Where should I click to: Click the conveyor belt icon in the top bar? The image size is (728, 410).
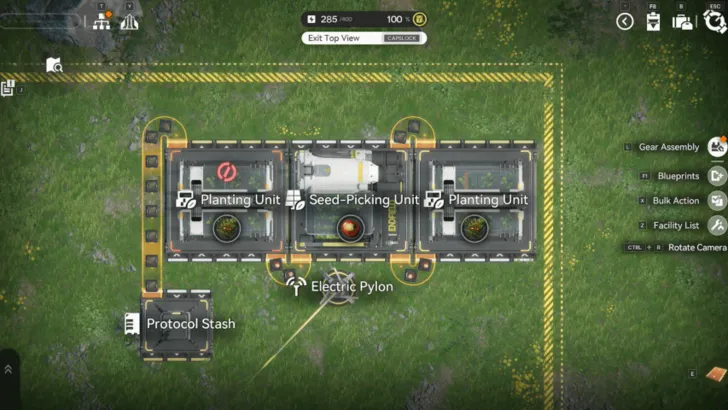[129, 21]
